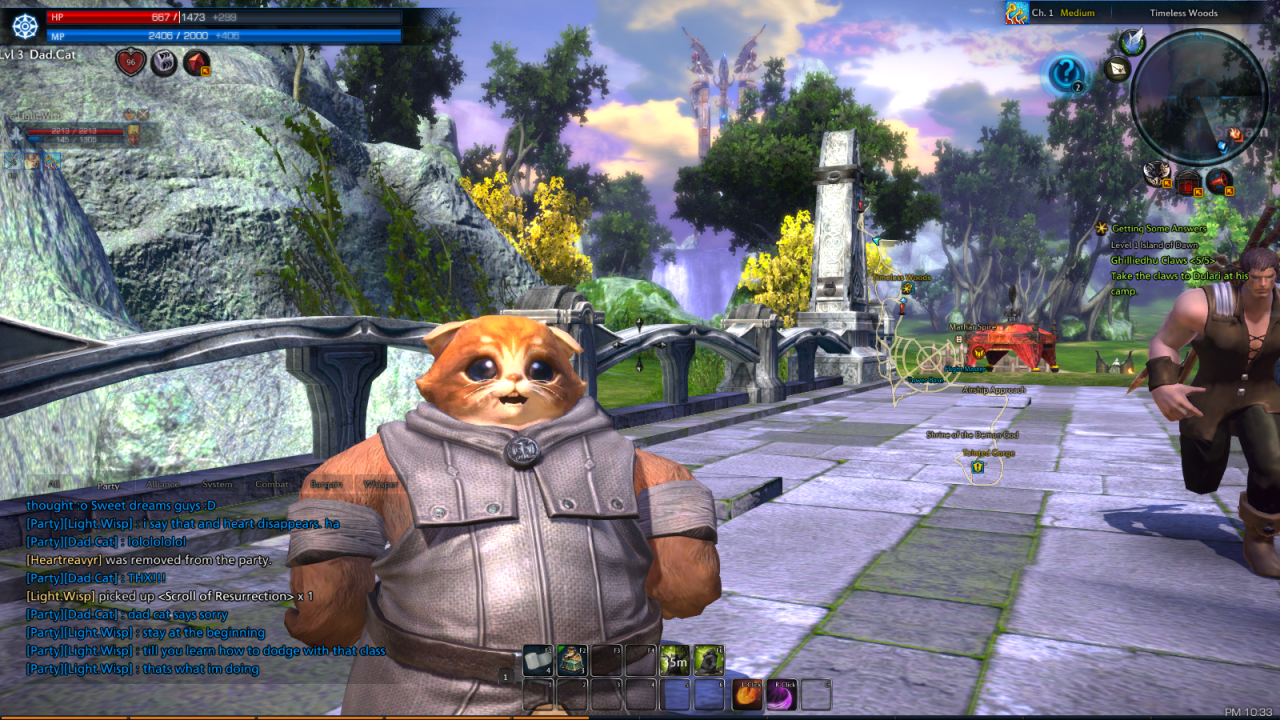Screen dimensions: 1280x720
Task: Open the blue question mark help icon
Action: point(1066,74)
